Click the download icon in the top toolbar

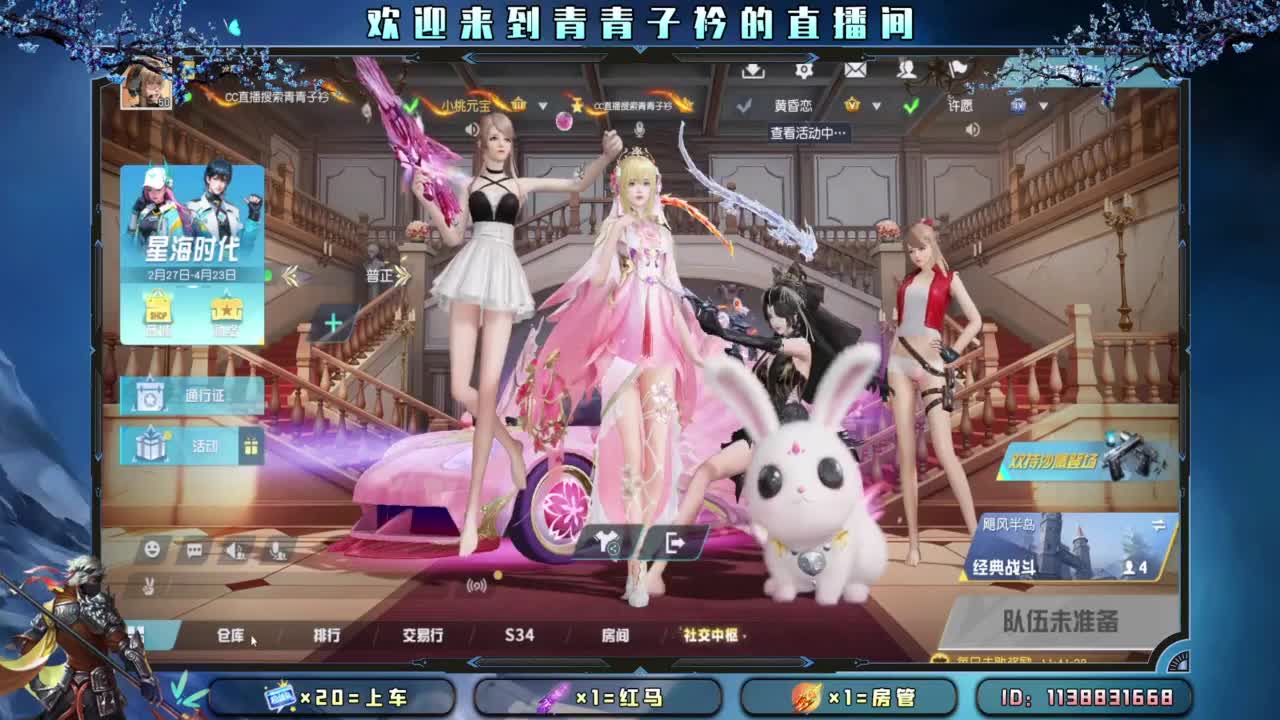click(x=752, y=72)
